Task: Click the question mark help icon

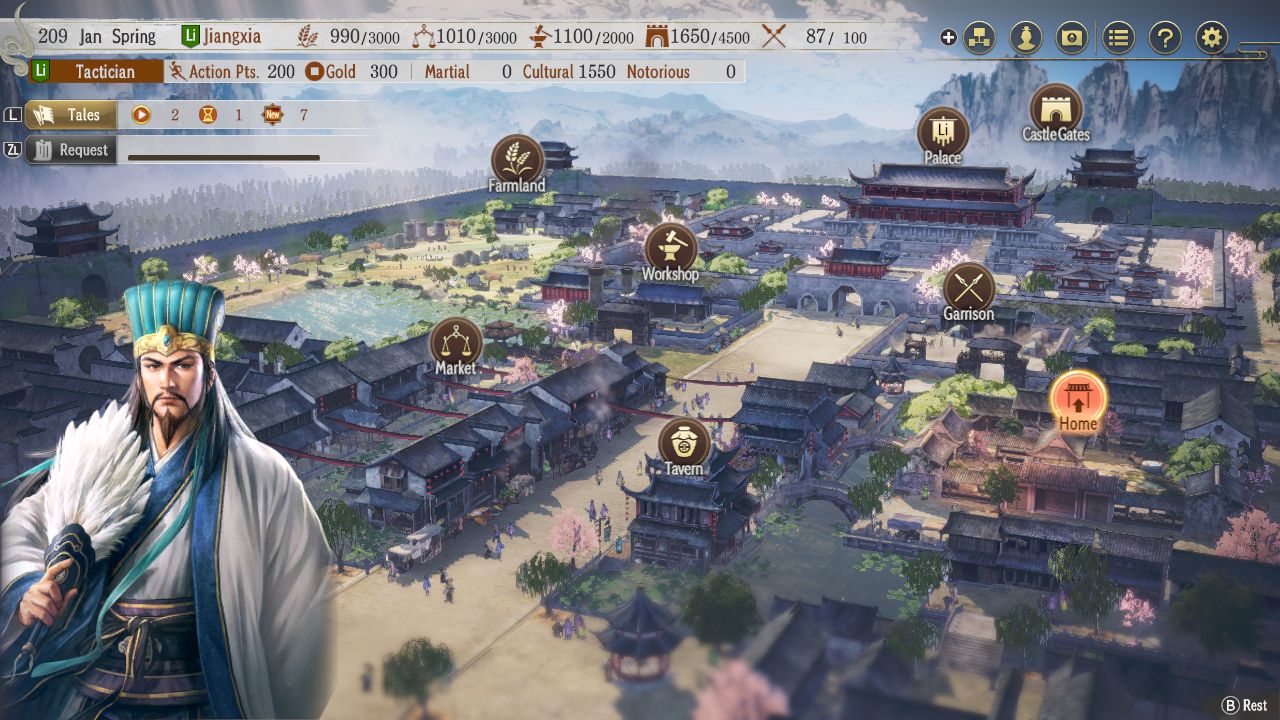Action: [x=1165, y=38]
